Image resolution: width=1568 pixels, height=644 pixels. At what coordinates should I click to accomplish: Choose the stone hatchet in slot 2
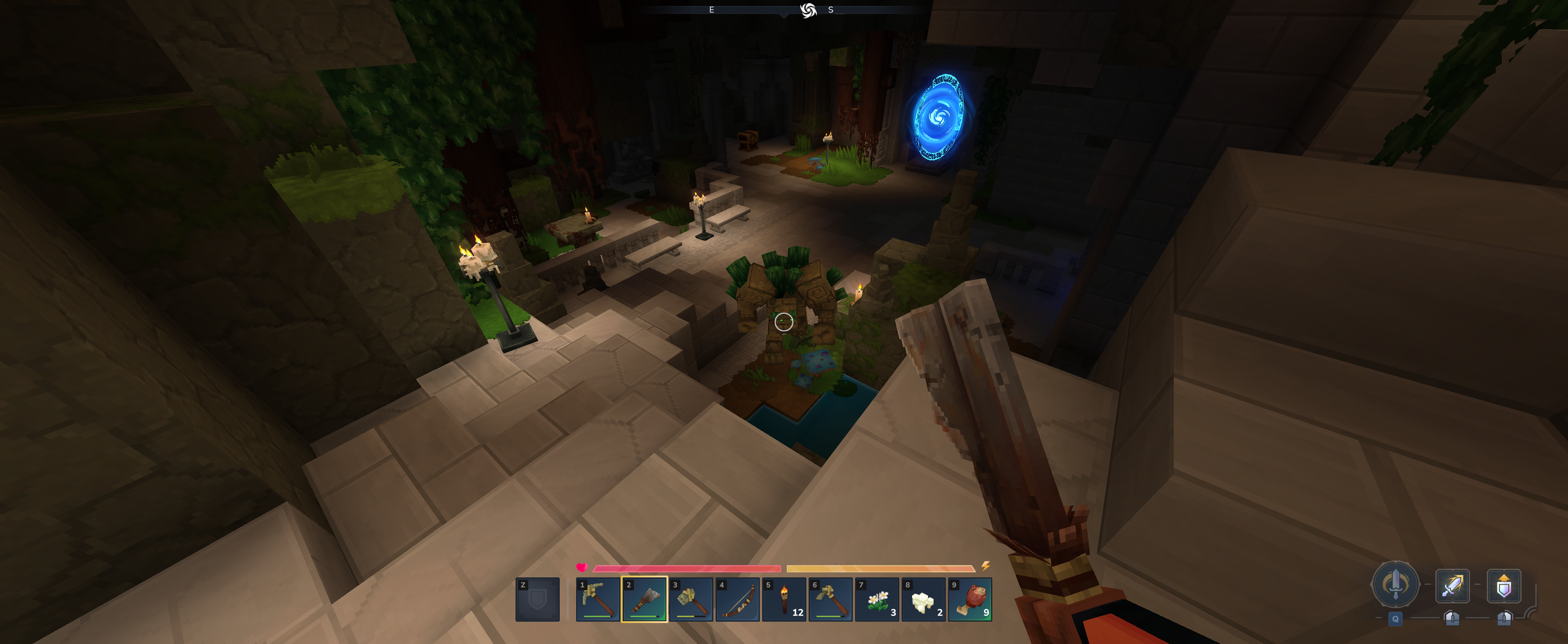coord(644,599)
